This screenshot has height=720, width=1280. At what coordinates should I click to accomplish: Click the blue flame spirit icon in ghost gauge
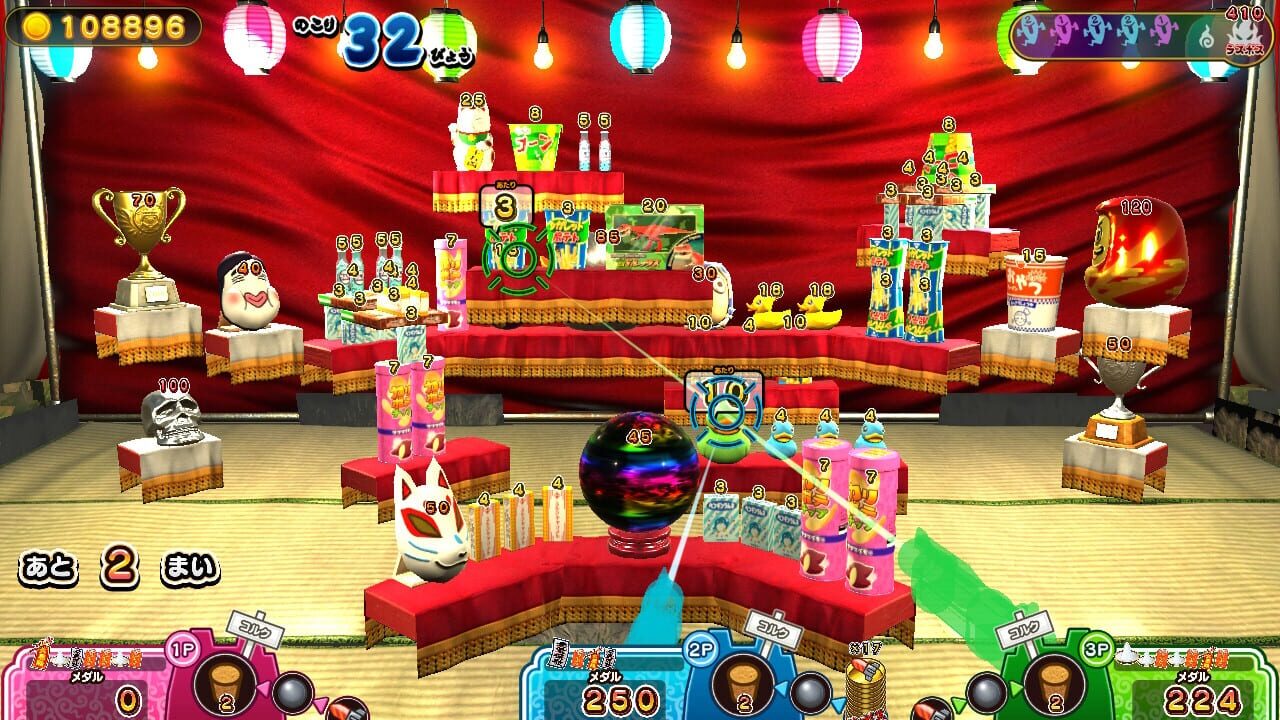[x=1206, y=36]
